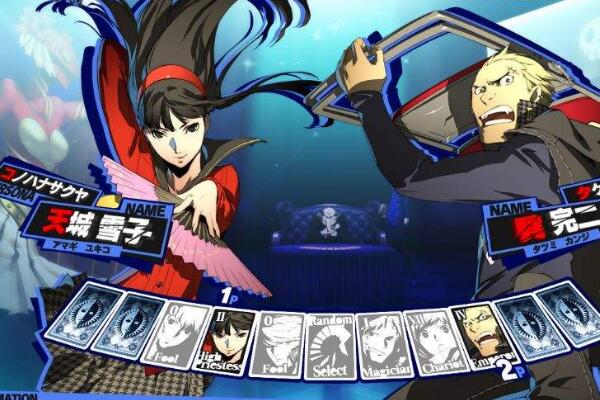The image size is (600, 400).
Task: Choose the Random Select card
Action: 331,345
